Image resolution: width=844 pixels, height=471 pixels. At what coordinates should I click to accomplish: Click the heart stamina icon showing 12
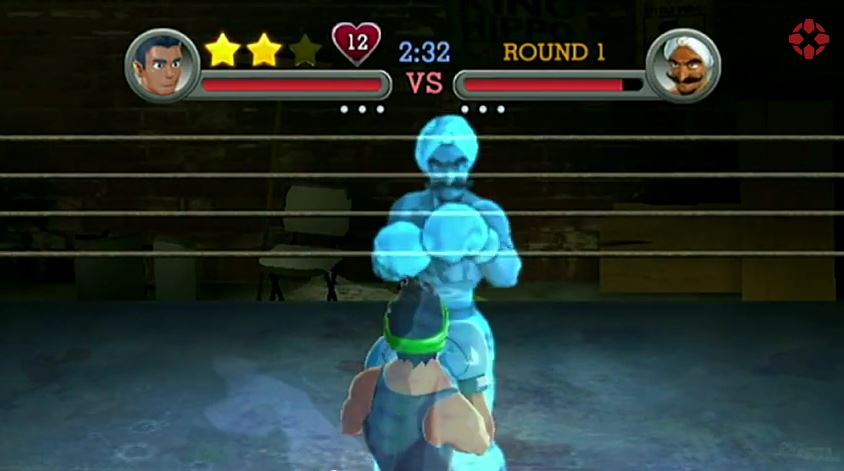pyautogui.click(x=356, y=44)
